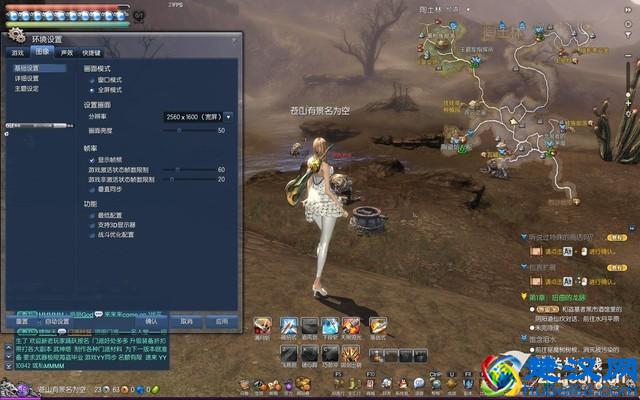This screenshot has height=400, width=640.
Task: Click the 自动设置 auto-configure button
Action: (x=57, y=322)
